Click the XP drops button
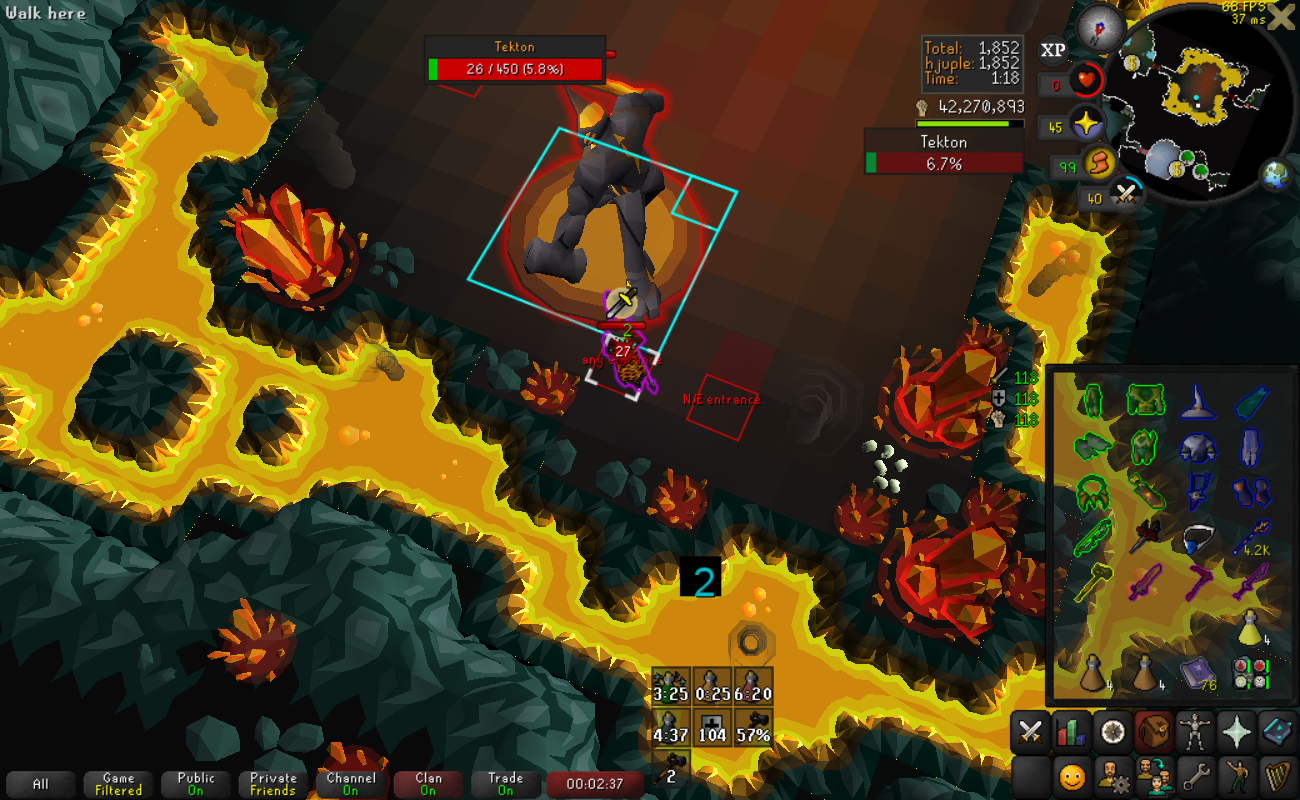This screenshot has width=1300, height=800. [x=1053, y=50]
